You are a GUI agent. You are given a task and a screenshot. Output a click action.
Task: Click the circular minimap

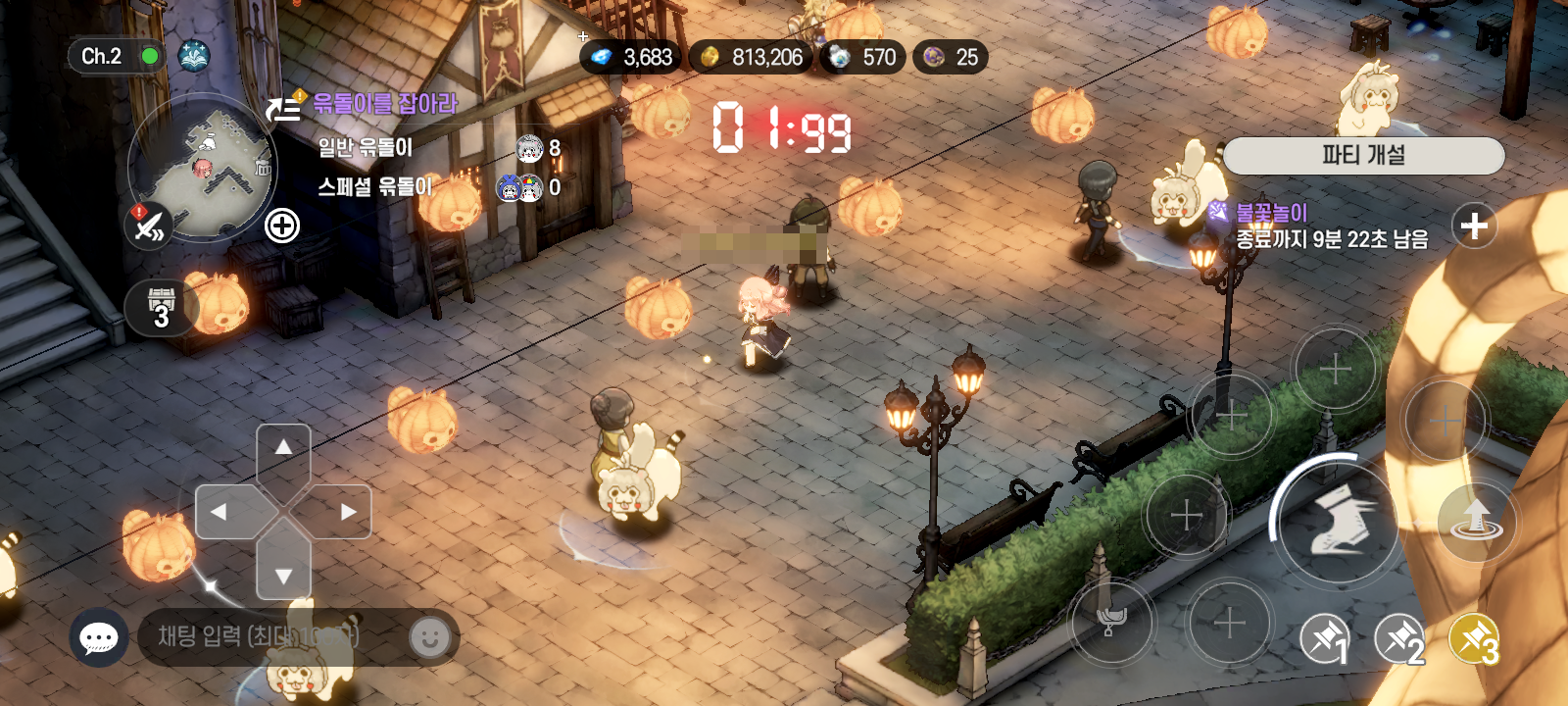[203, 165]
